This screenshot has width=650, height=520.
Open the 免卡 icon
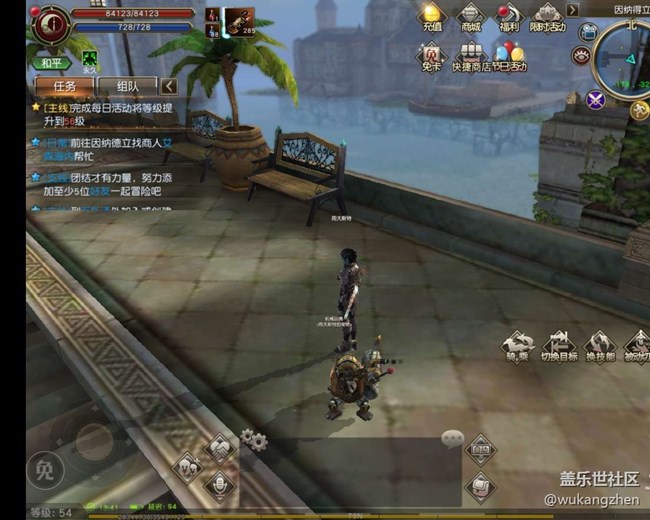(x=431, y=55)
